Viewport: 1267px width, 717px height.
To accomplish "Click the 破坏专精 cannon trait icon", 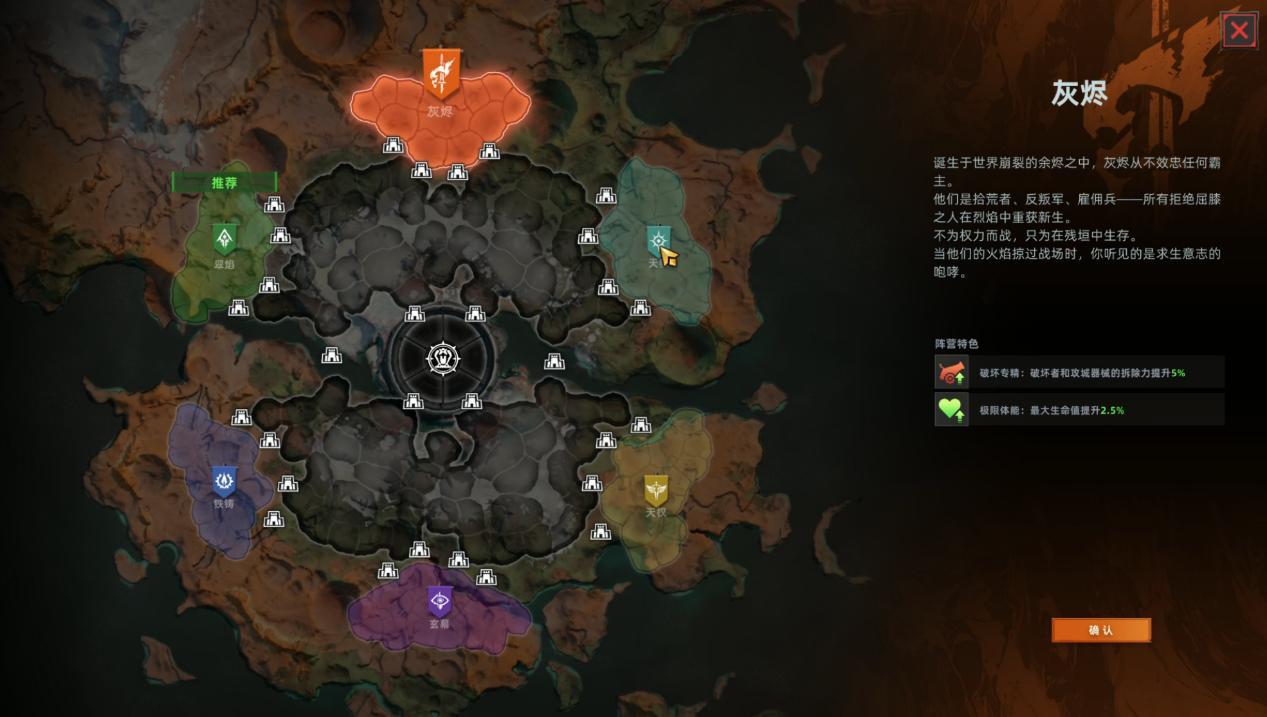I will (951, 372).
